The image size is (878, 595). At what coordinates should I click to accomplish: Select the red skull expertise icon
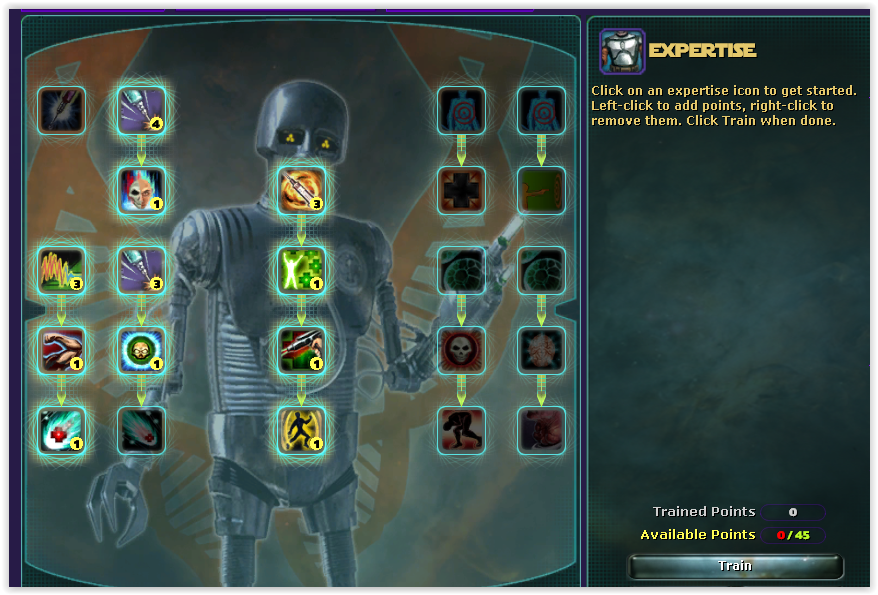461,350
